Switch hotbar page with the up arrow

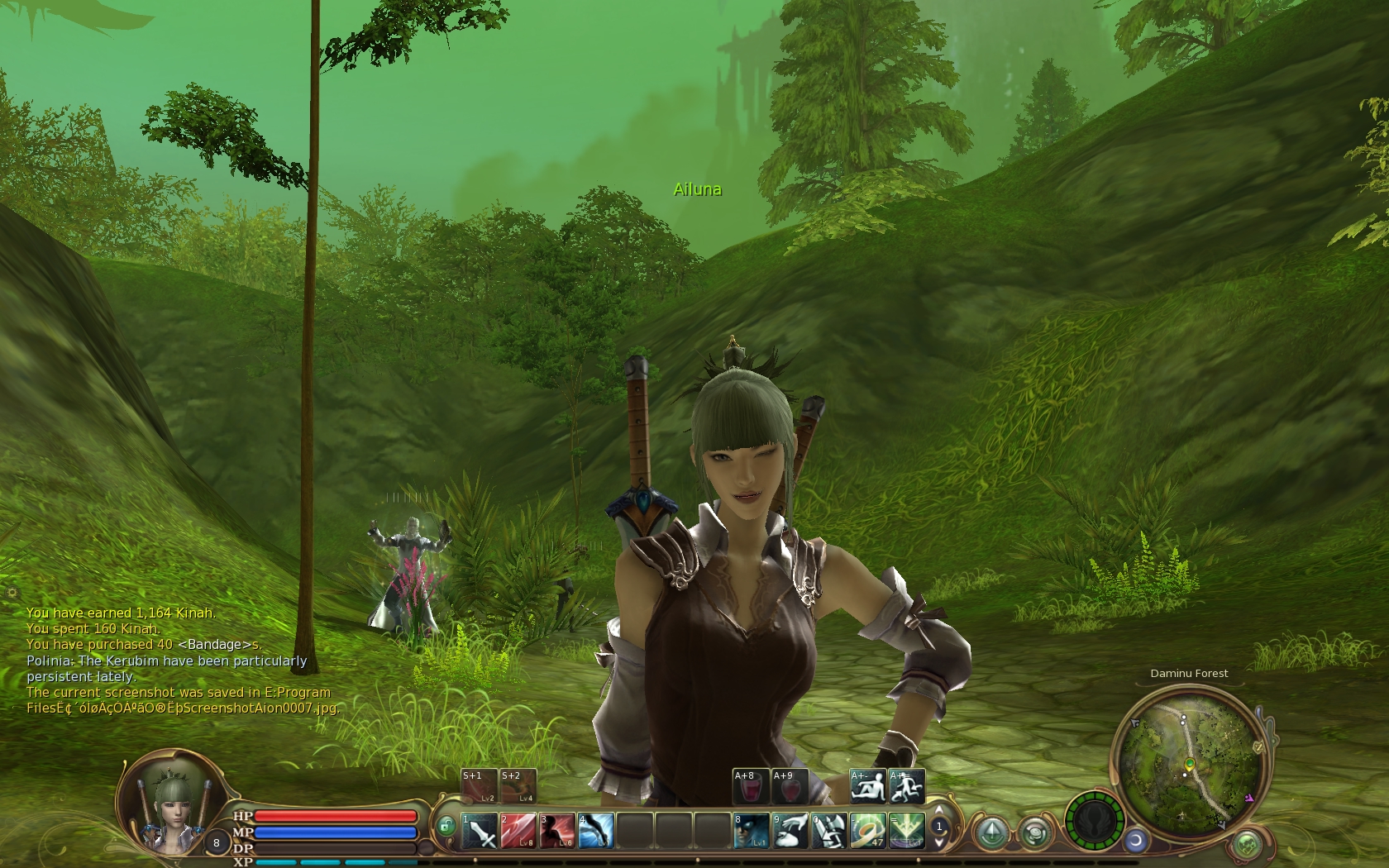tap(938, 810)
